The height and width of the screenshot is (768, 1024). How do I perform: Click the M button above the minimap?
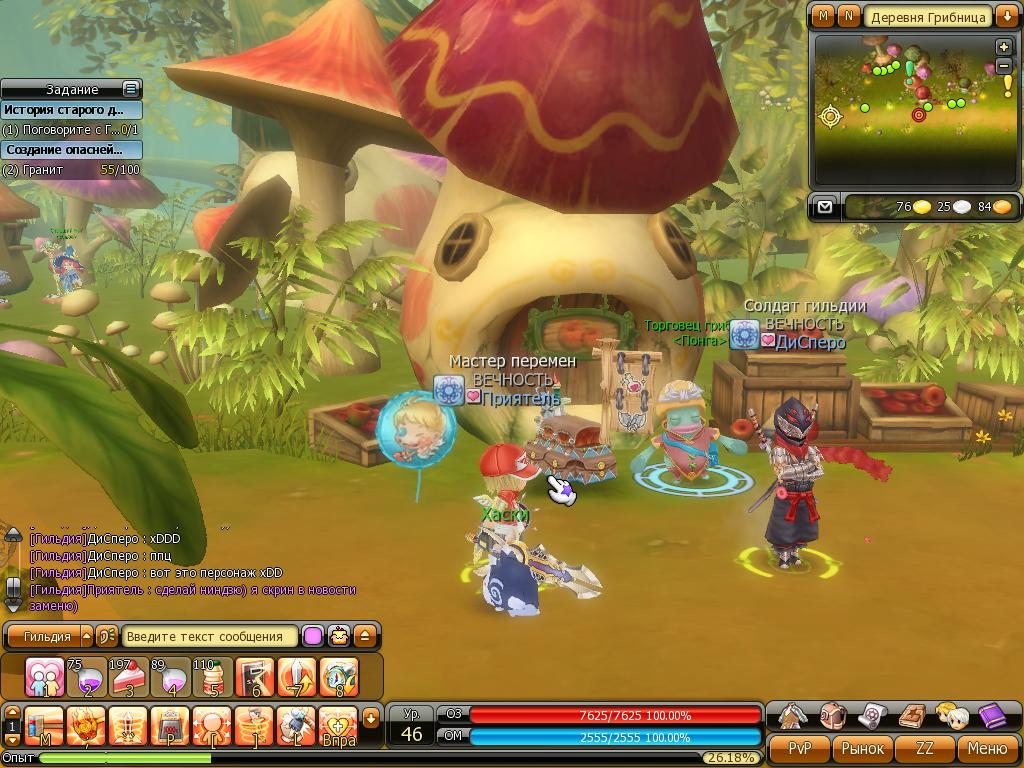click(x=823, y=16)
